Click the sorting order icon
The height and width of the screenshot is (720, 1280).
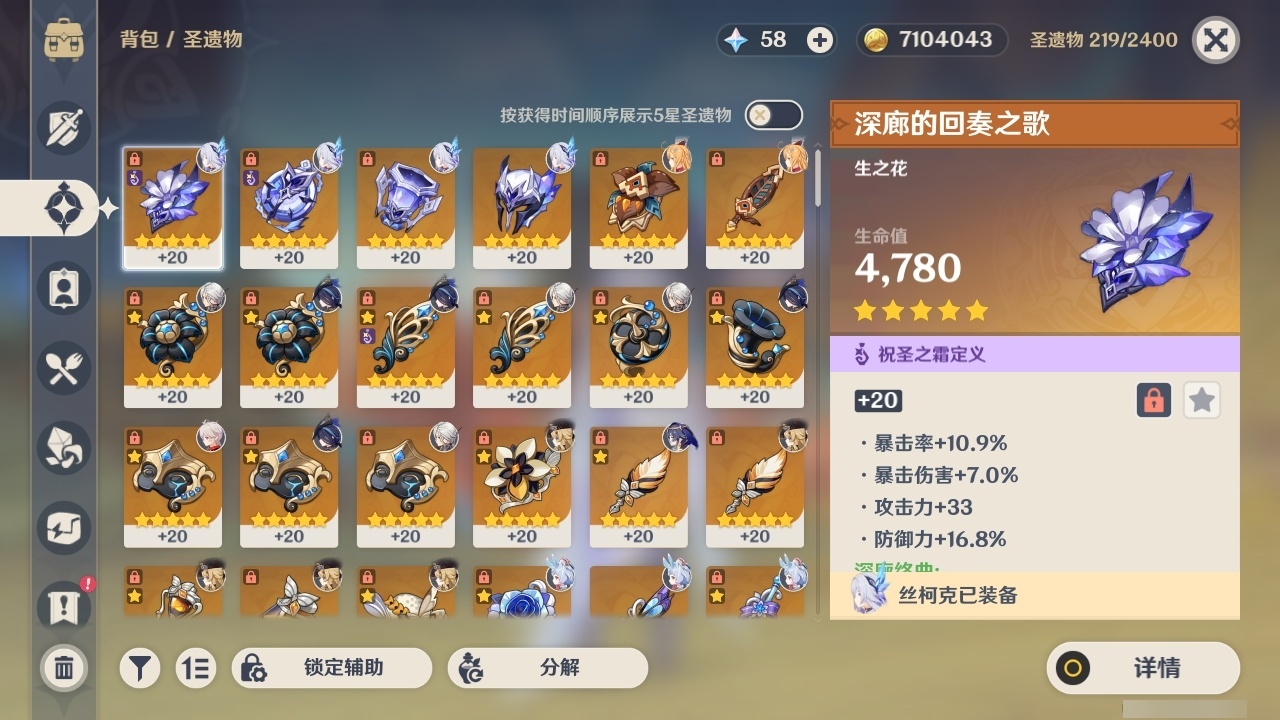click(x=197, y=668)
